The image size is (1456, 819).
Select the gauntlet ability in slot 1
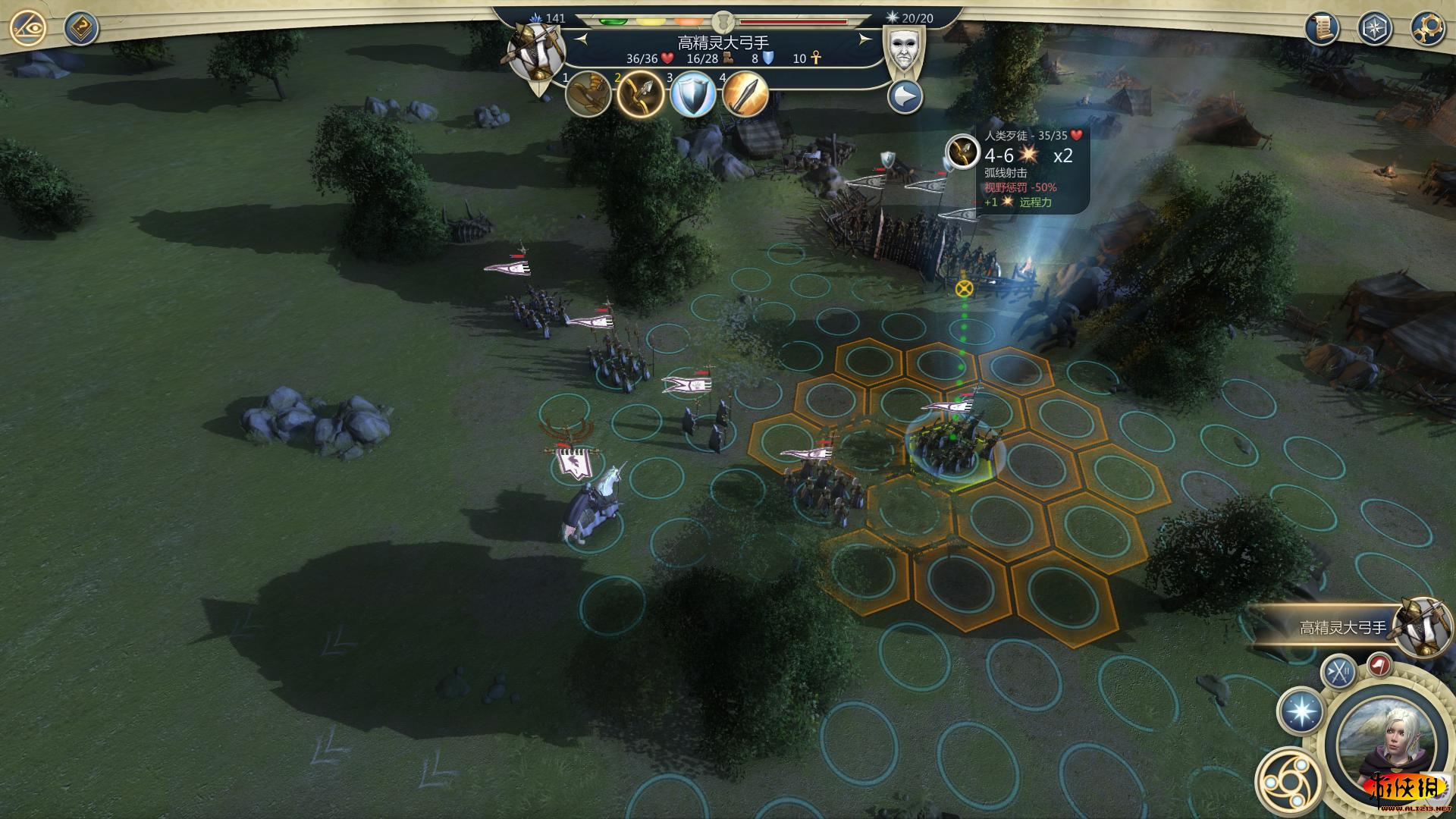[588, 95]
